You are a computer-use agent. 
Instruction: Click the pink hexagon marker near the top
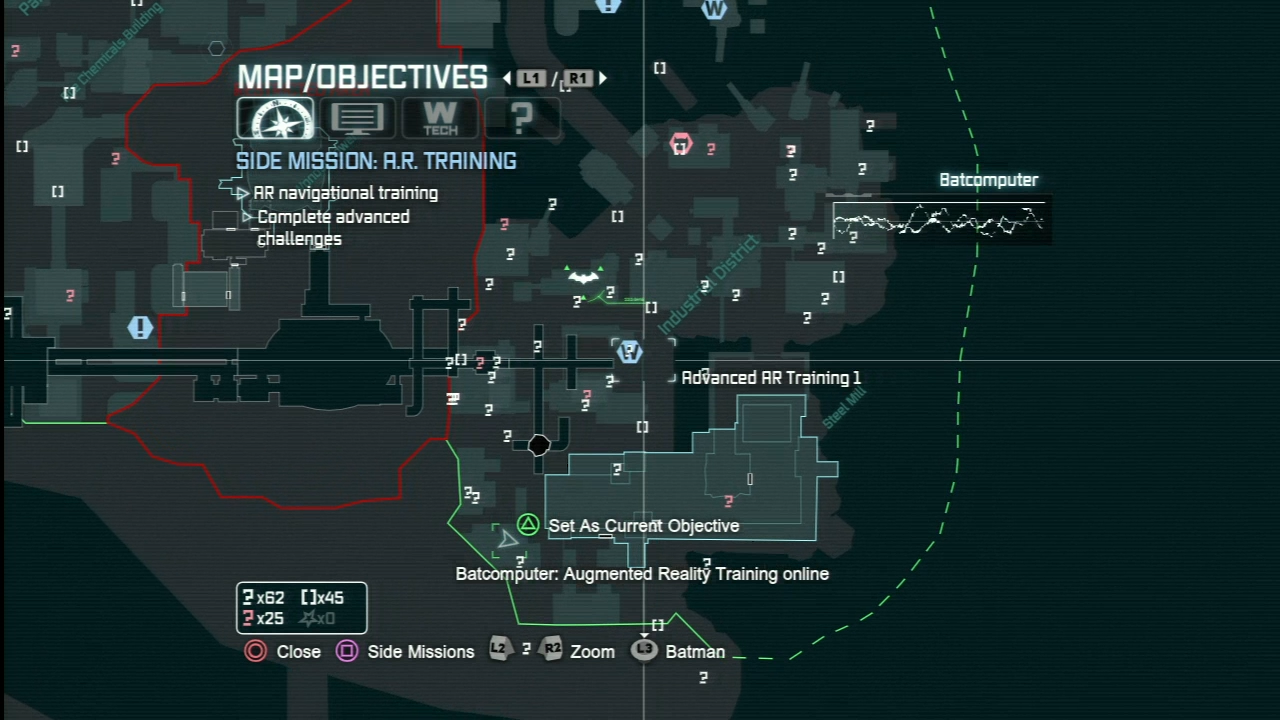[x=680, y=144]
